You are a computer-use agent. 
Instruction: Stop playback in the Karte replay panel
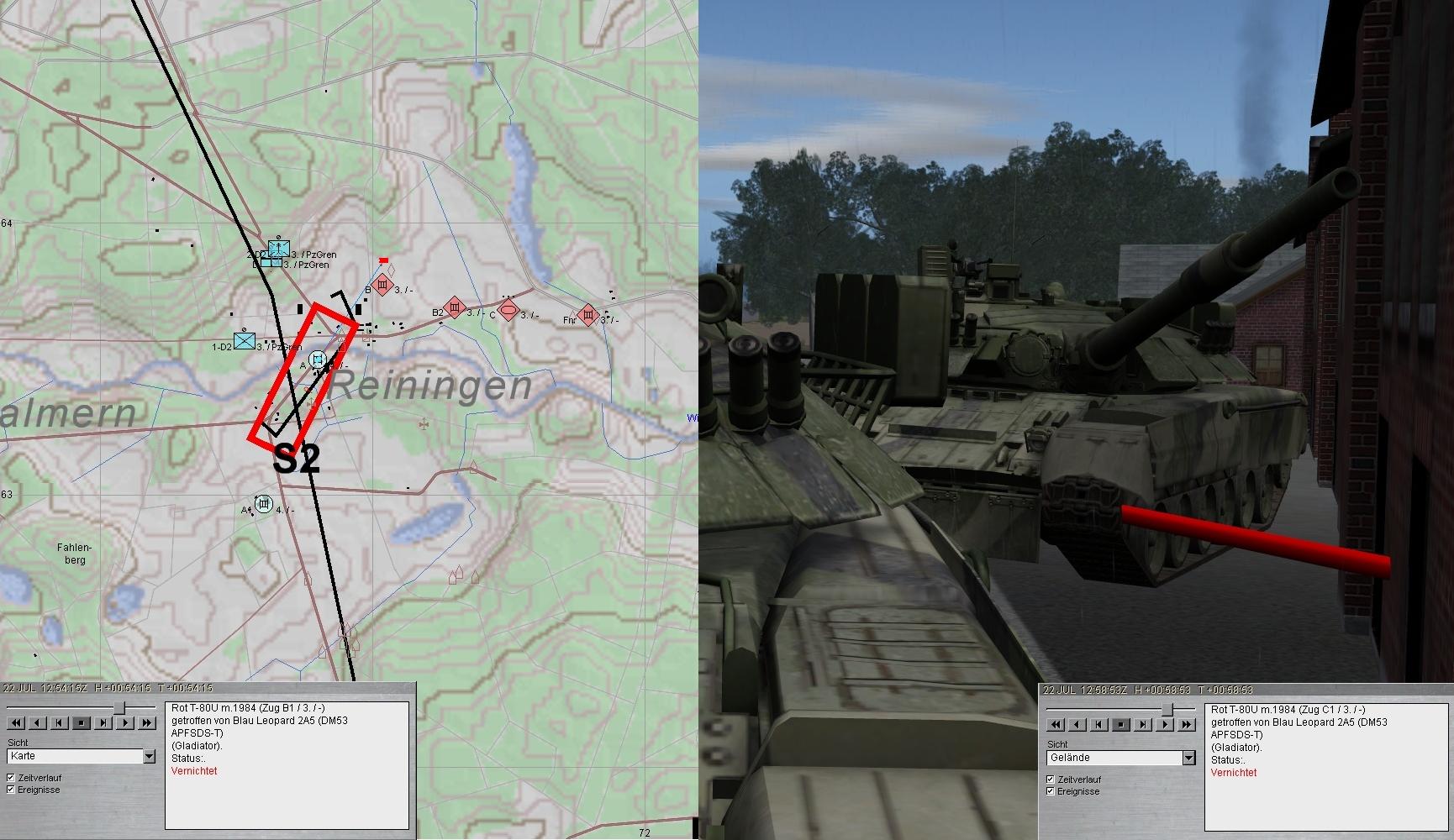pyautogui.click(x=82, y=722)
